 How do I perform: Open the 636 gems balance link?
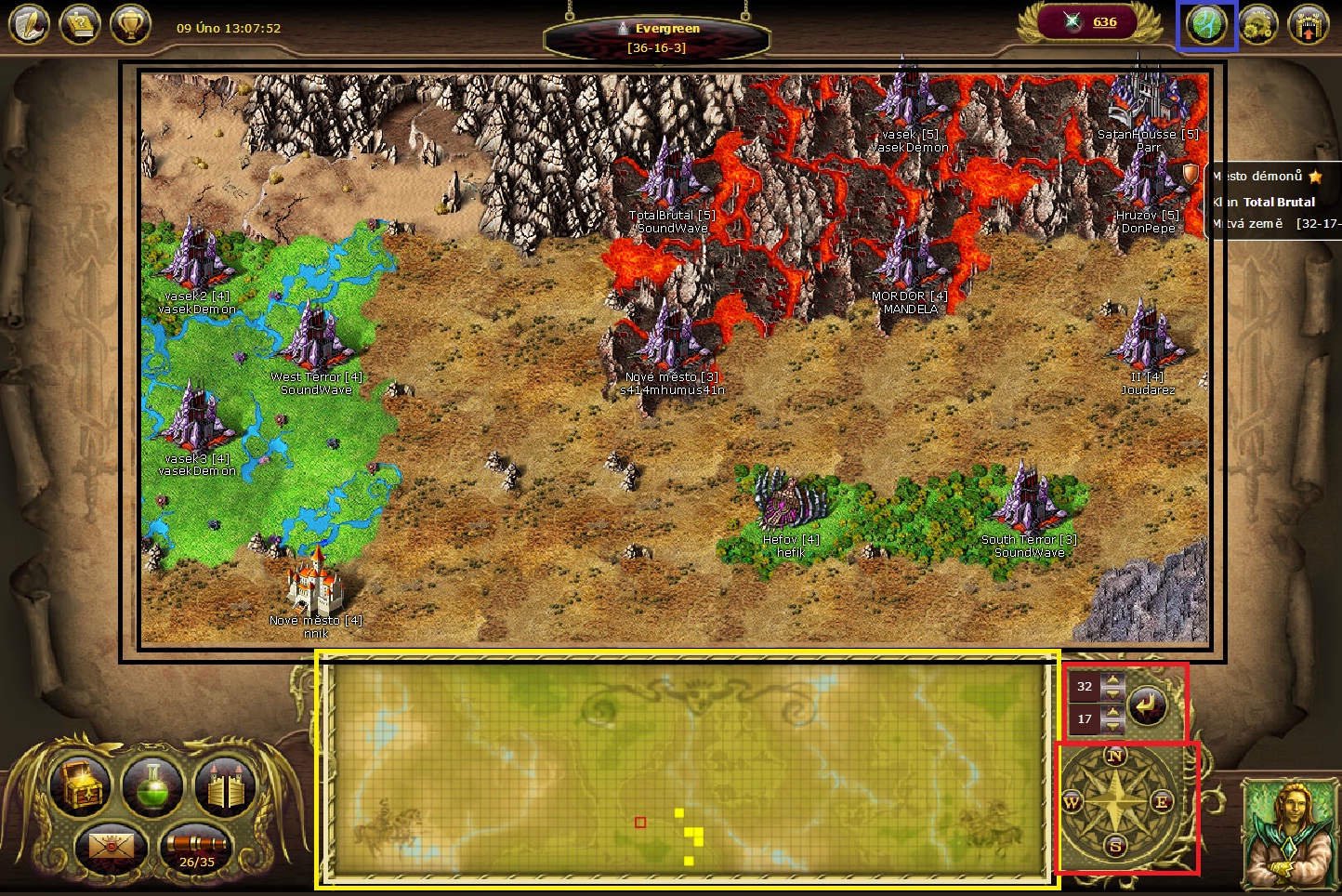1104,22
